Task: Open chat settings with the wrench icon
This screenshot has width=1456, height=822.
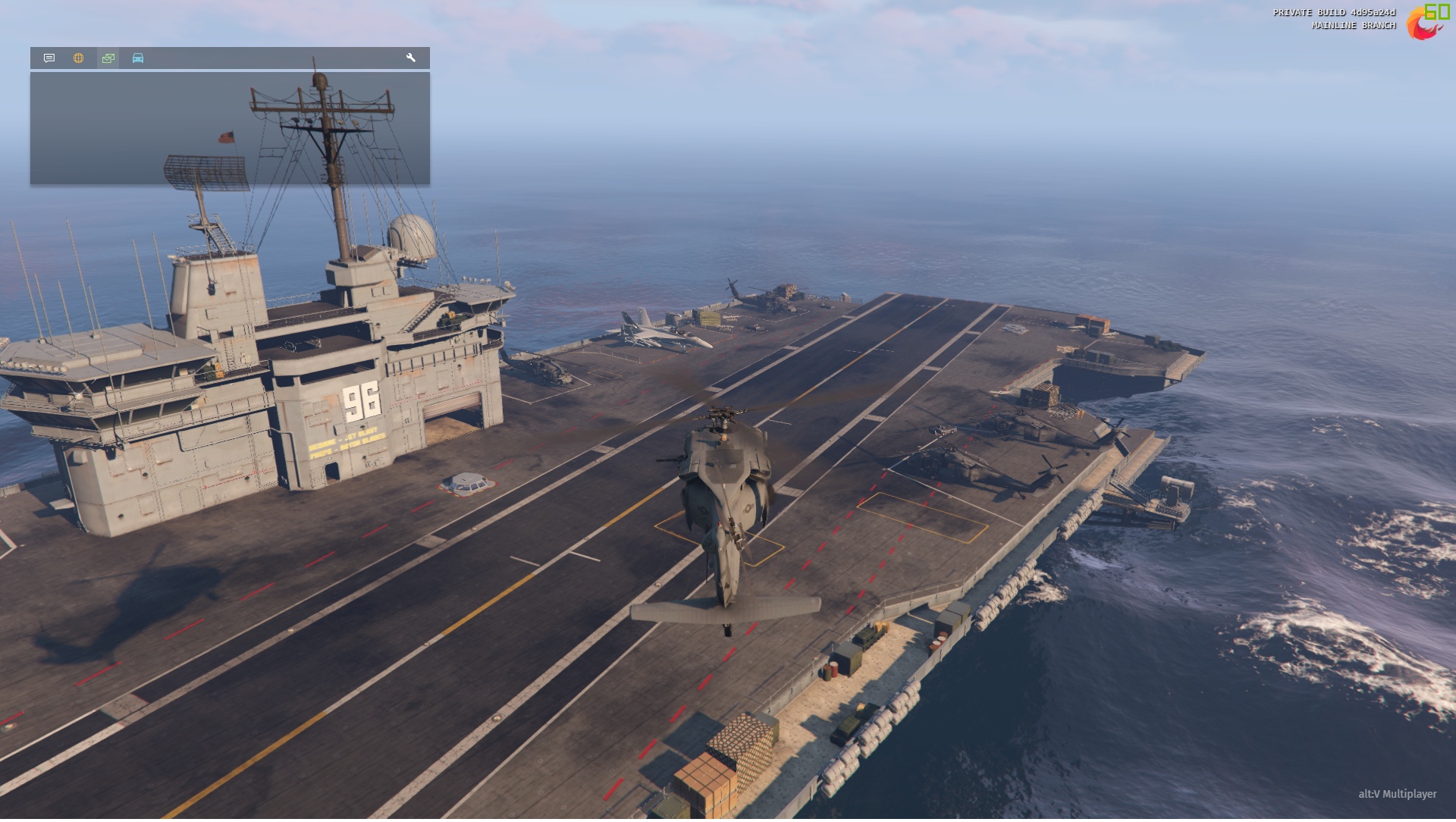Action: tap(411, 58)
